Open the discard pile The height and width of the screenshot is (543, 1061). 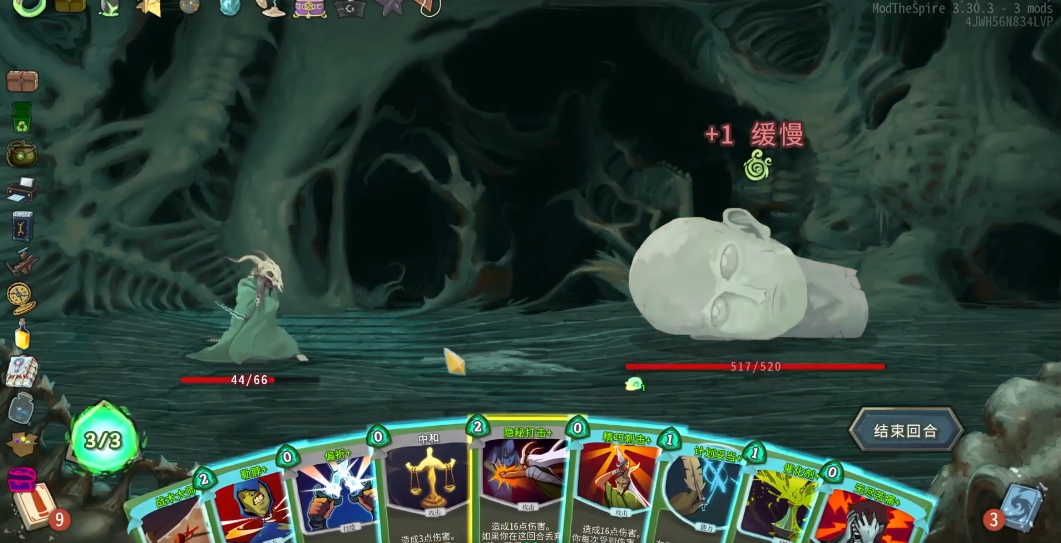(x=1022, y=506)
